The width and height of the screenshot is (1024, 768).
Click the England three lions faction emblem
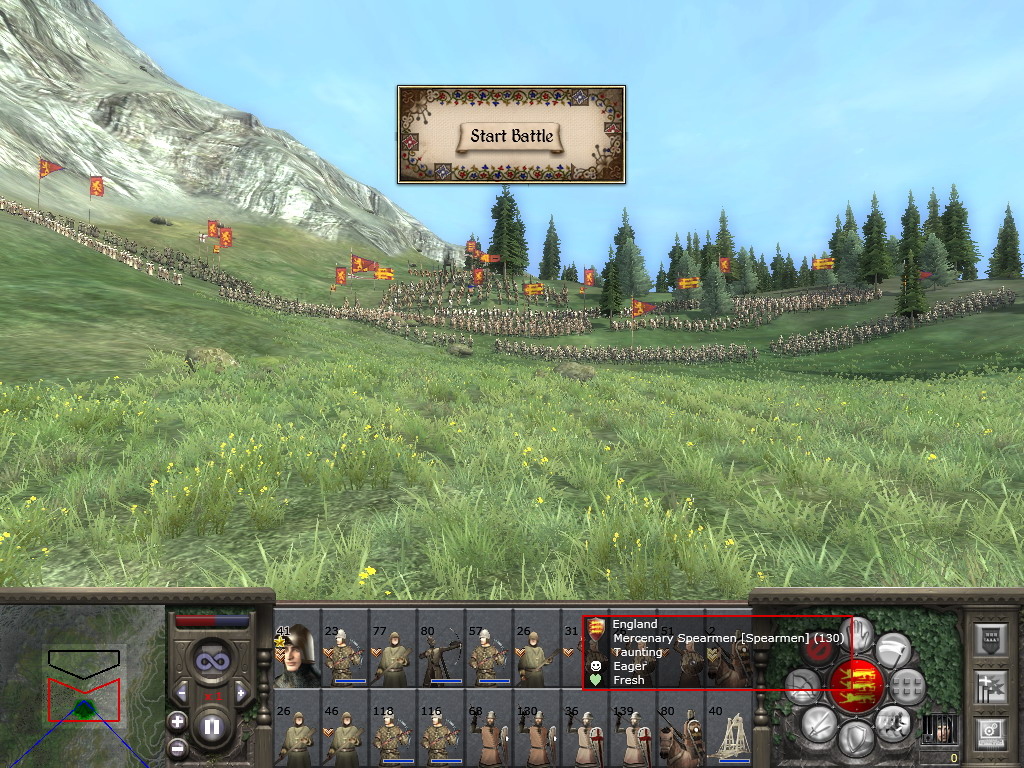click(x=855, y=684)
